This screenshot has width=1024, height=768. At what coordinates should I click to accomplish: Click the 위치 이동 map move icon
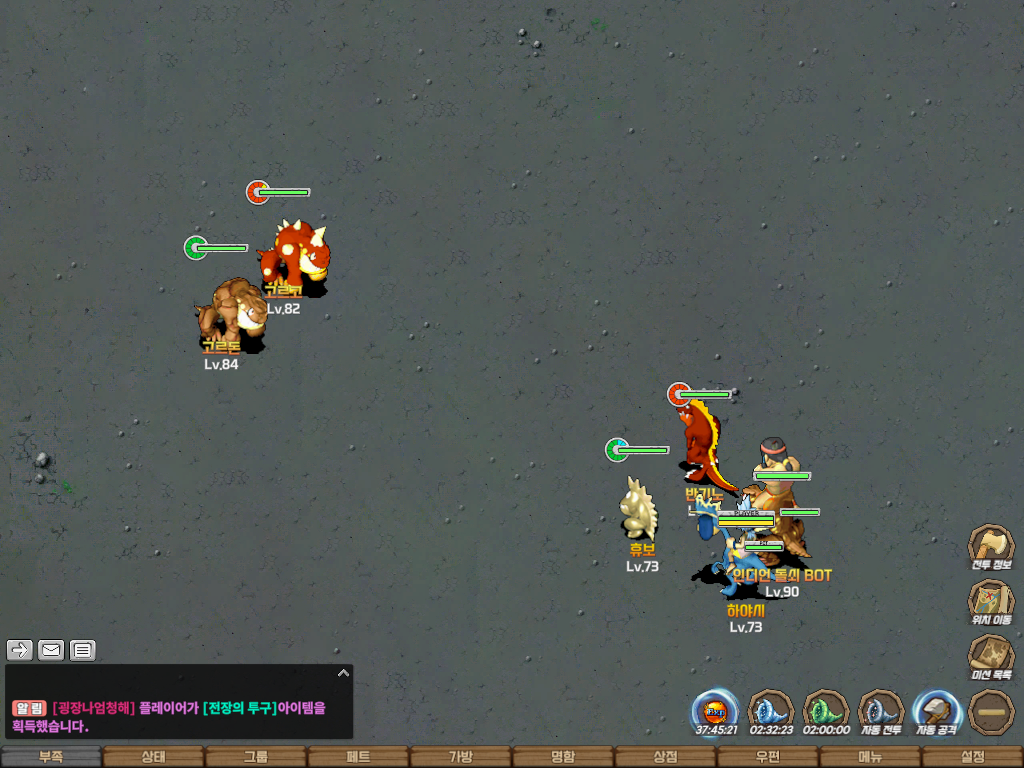[991, 600]
